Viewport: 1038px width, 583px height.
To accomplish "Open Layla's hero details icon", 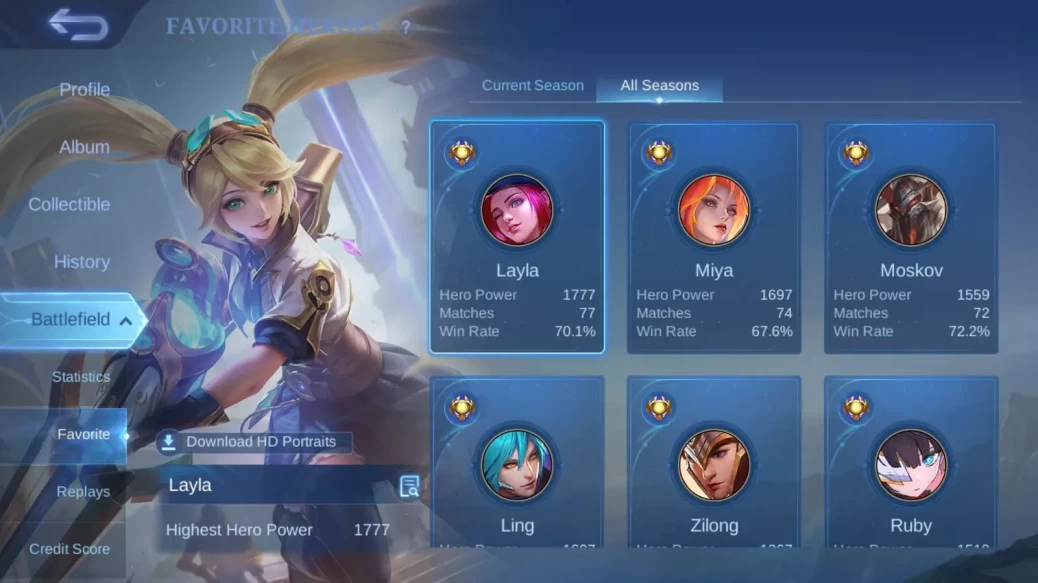I will pyautogui.click(x=409, y=486).
